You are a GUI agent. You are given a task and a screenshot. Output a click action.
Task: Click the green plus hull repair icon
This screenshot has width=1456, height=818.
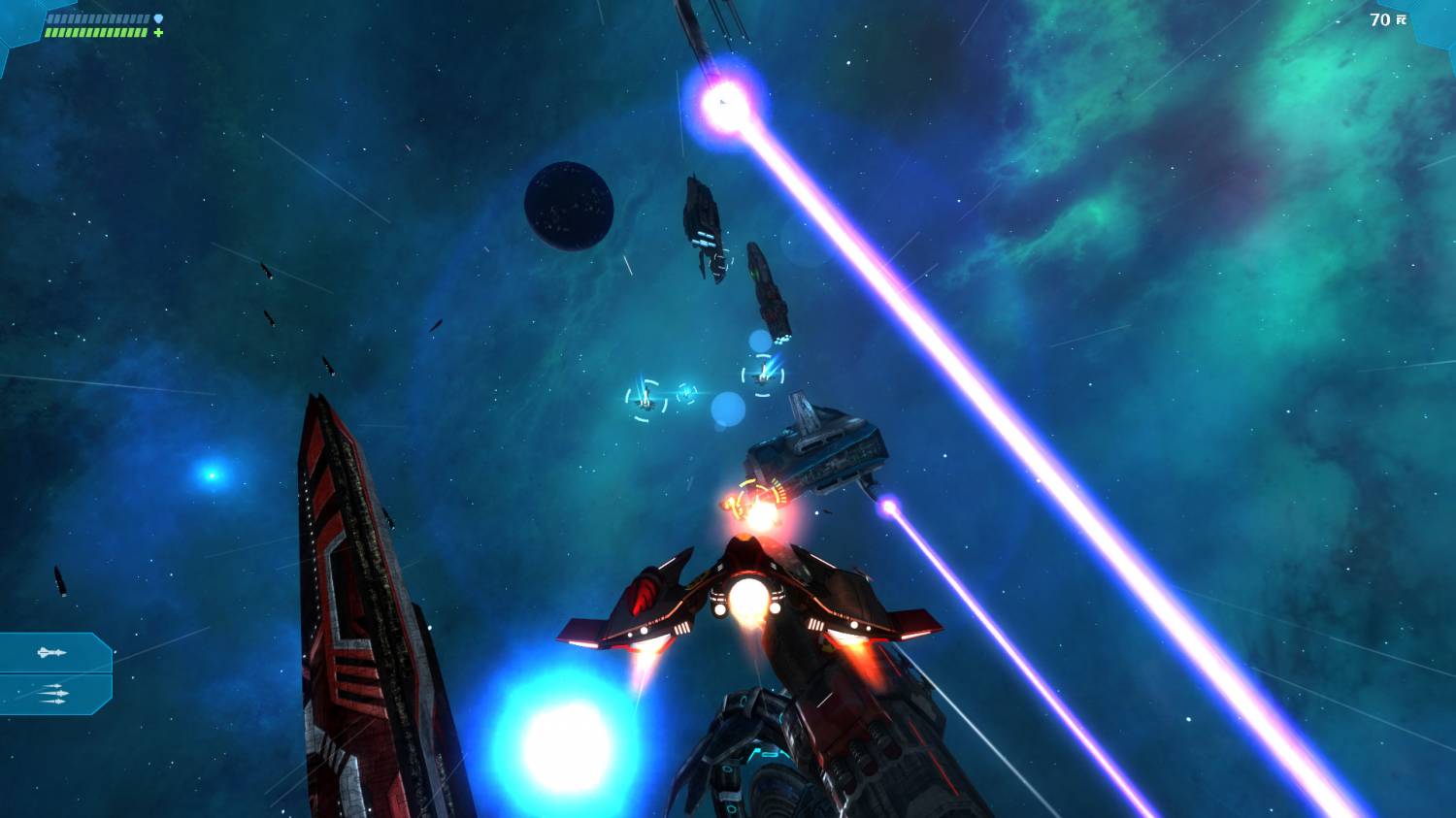click(156, 34)
